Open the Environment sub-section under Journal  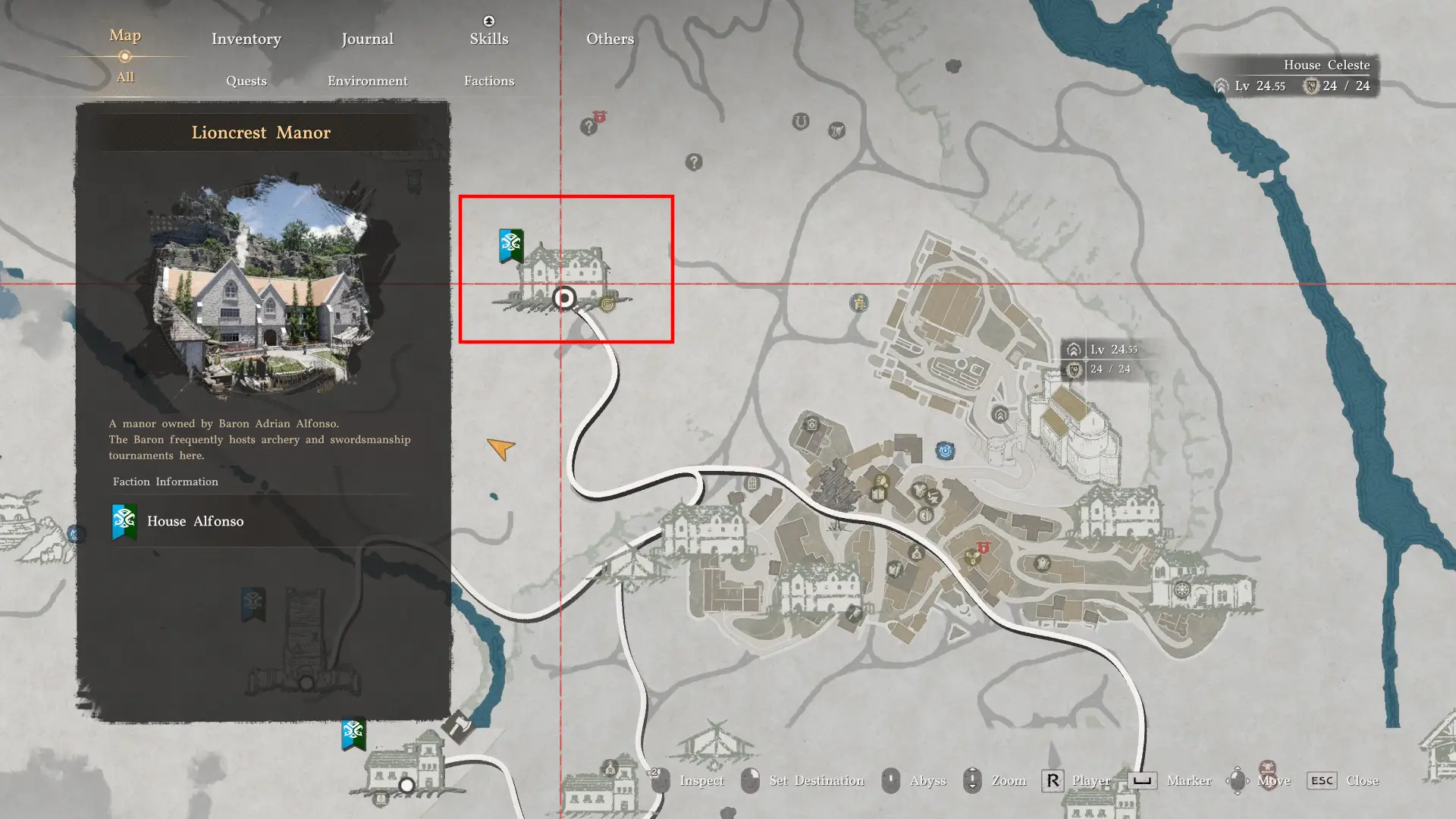tap(367, 80)
